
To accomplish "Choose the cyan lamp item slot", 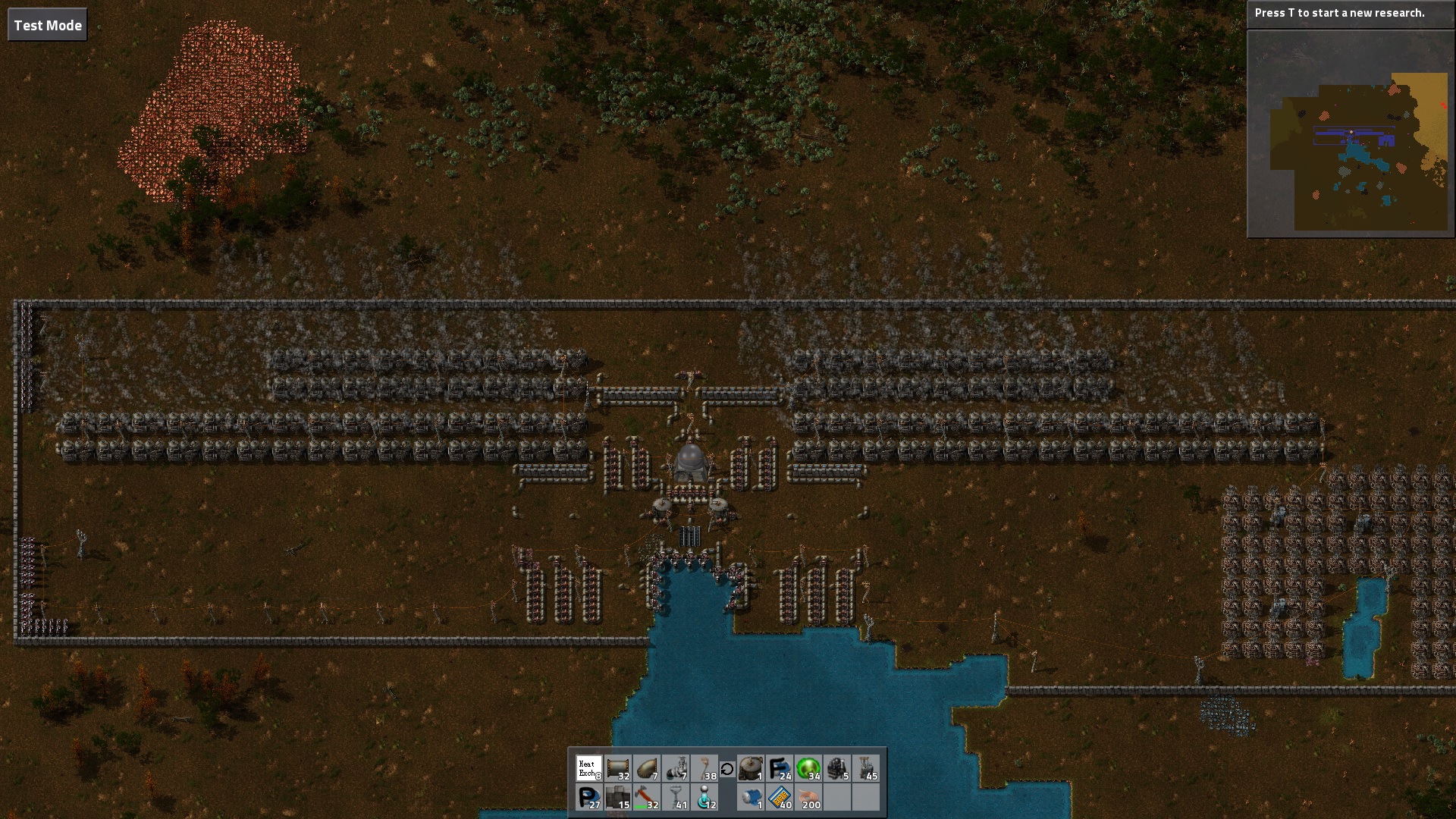I will click(x=705, y=798).
